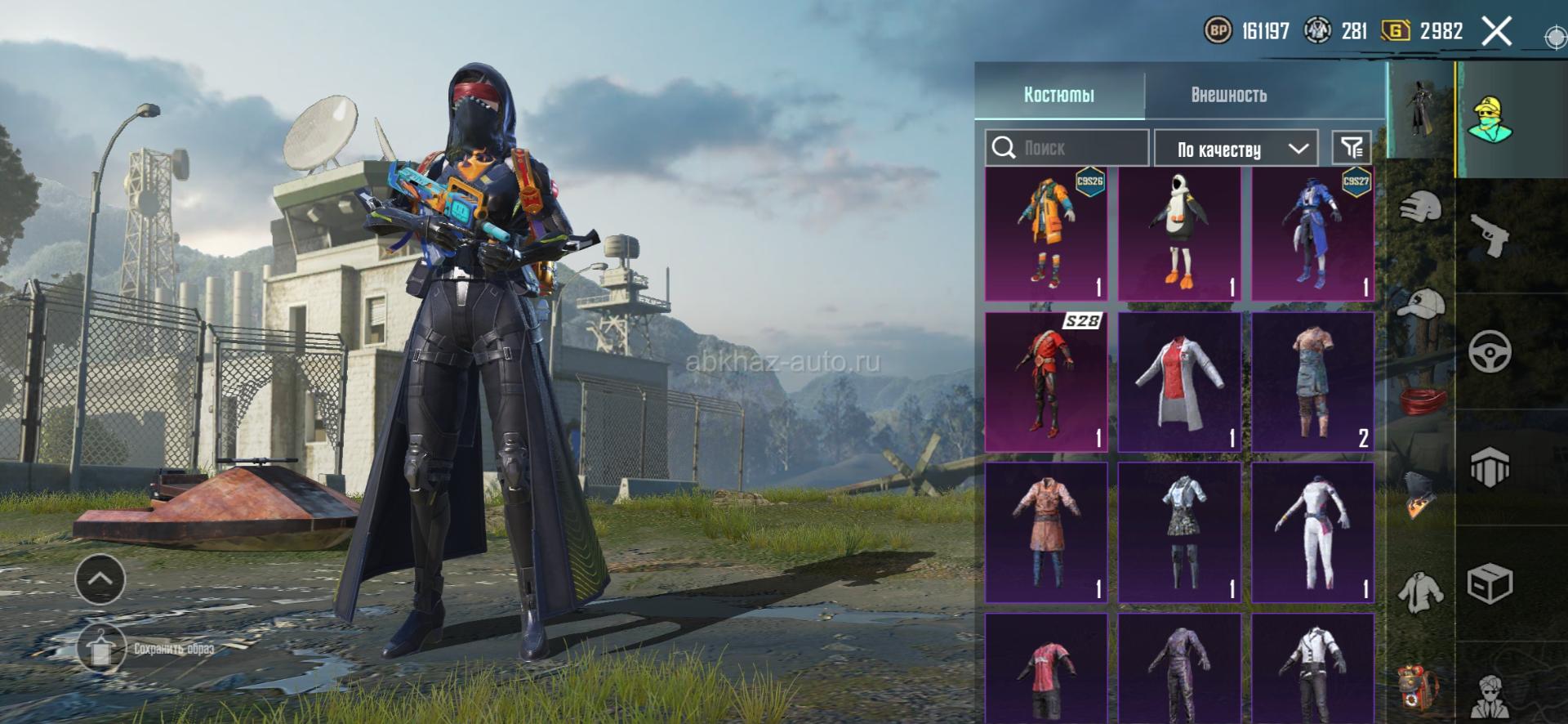Viewport: 1568px width, 724px height.
Task: Open the pistol weapon skins category
Action: point(1490,236)
